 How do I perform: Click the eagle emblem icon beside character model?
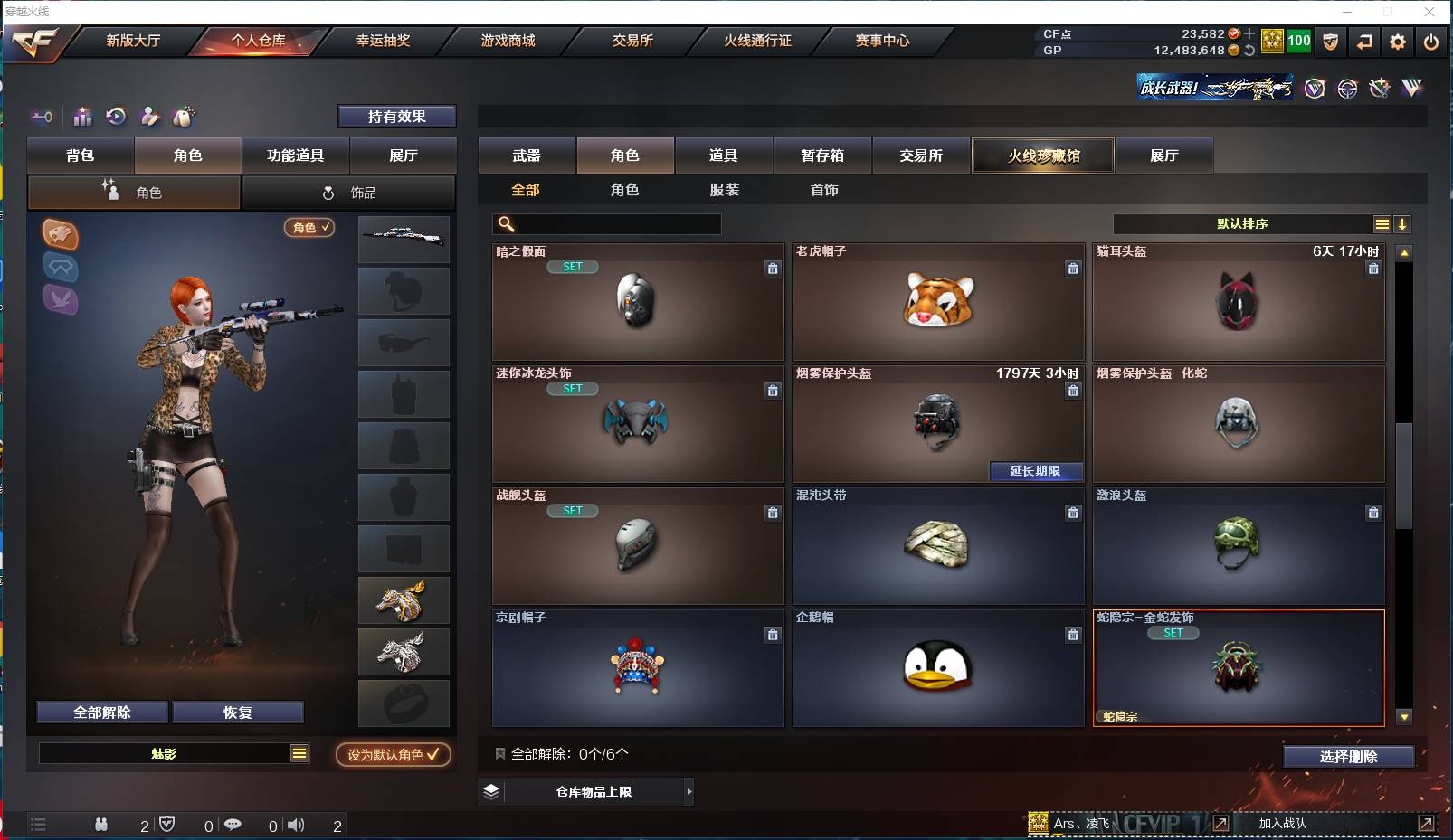(x=61, y=236)
